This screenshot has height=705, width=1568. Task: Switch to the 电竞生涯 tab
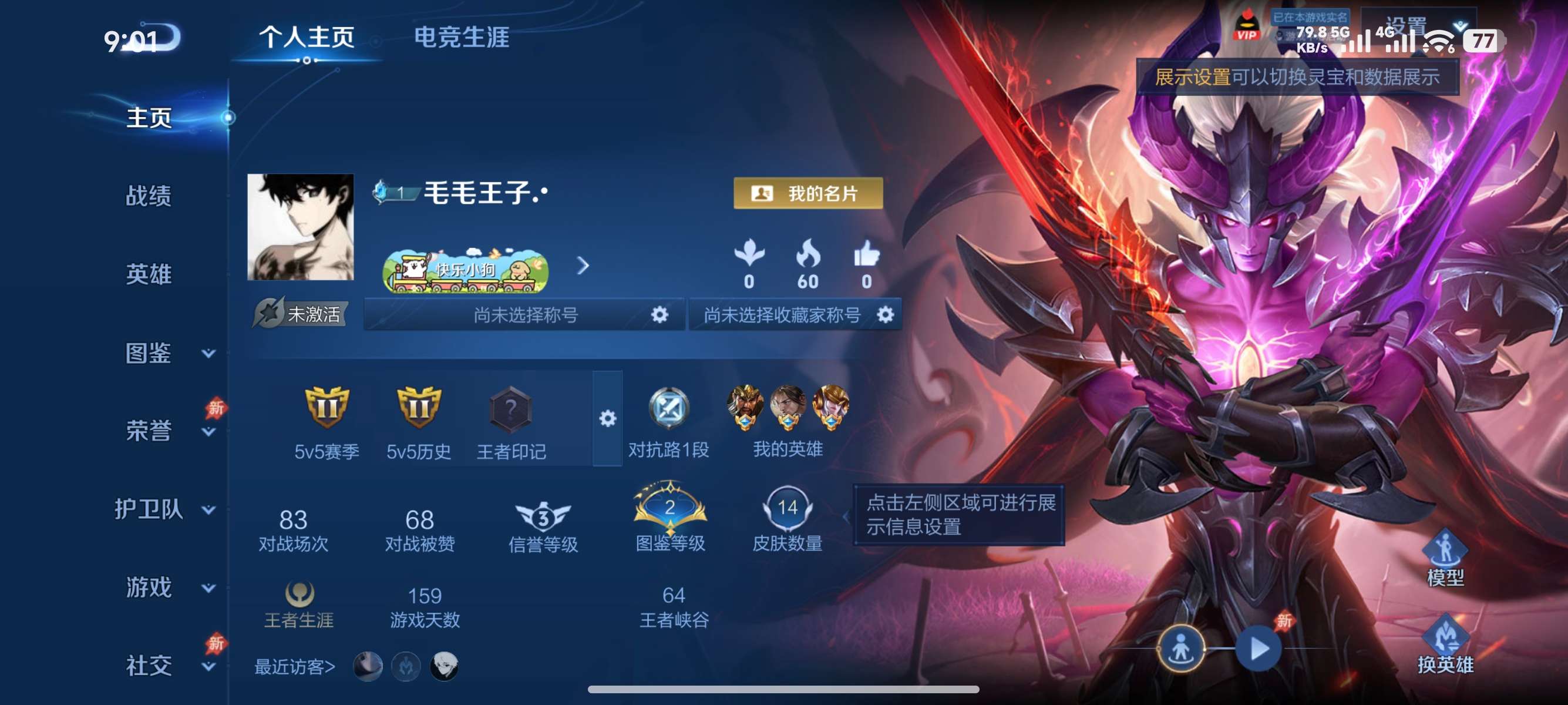[462, 39]
